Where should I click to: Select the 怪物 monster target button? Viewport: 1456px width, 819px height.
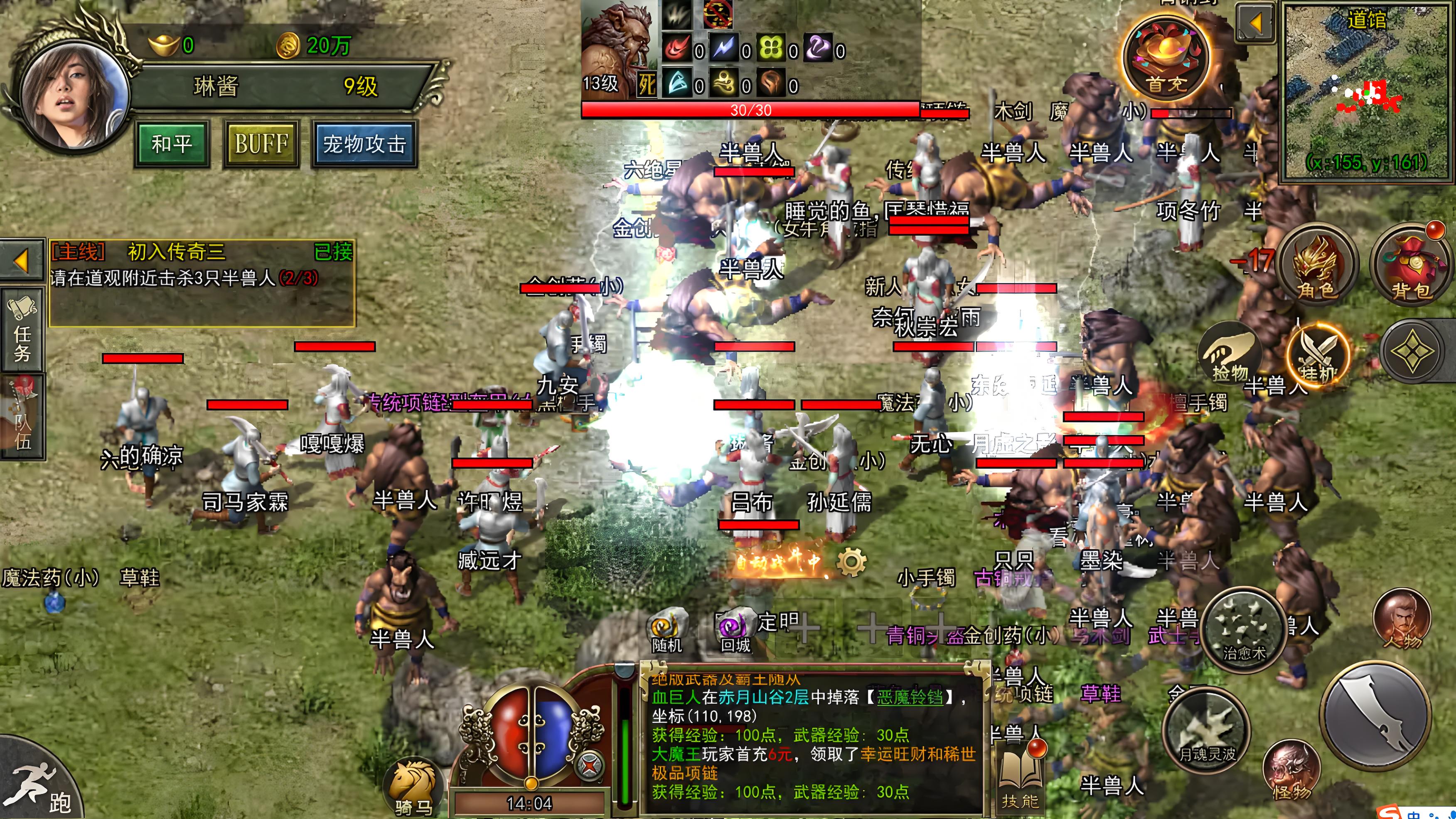[x=1291, y=769]
